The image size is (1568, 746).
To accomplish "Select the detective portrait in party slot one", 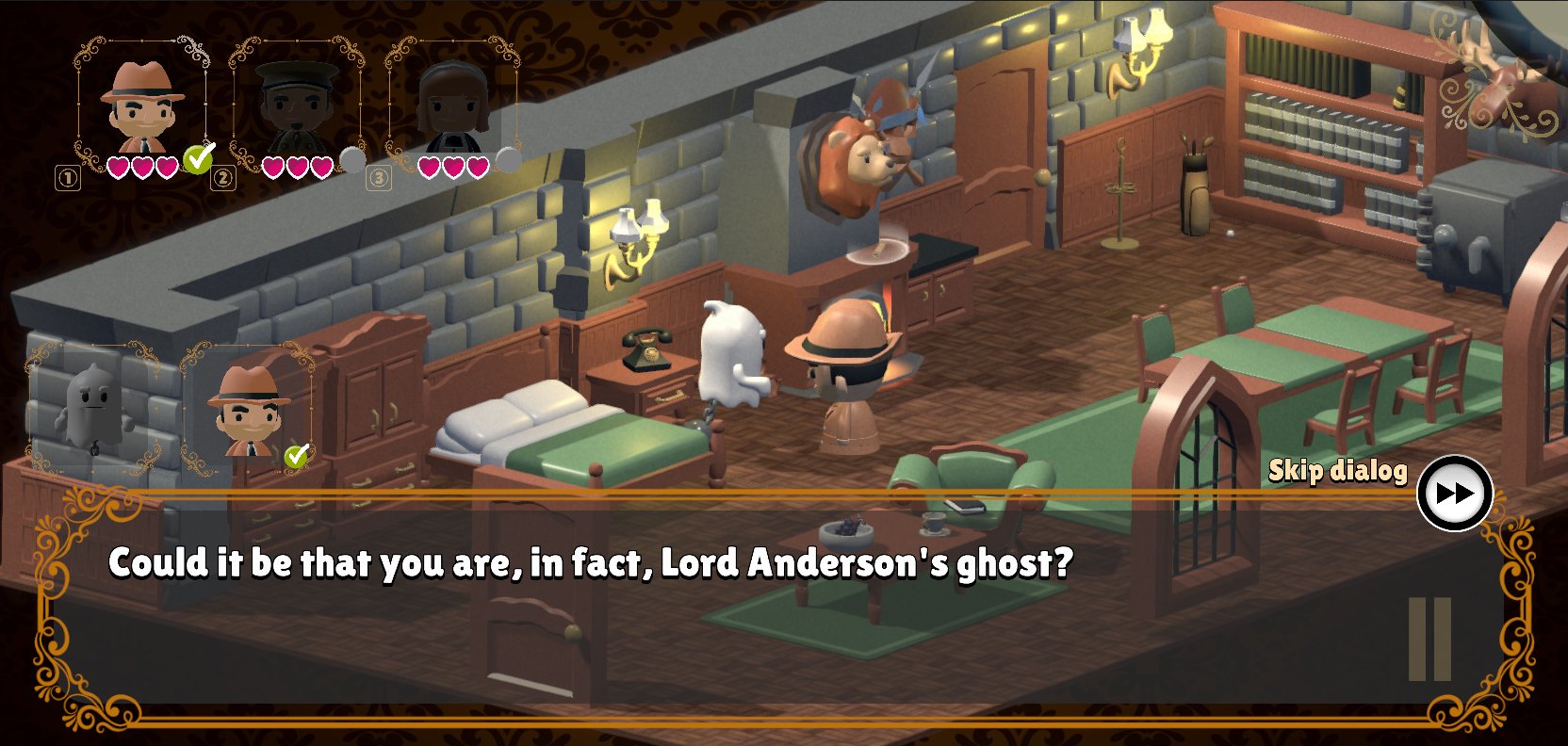I will [x=142, y=107].
